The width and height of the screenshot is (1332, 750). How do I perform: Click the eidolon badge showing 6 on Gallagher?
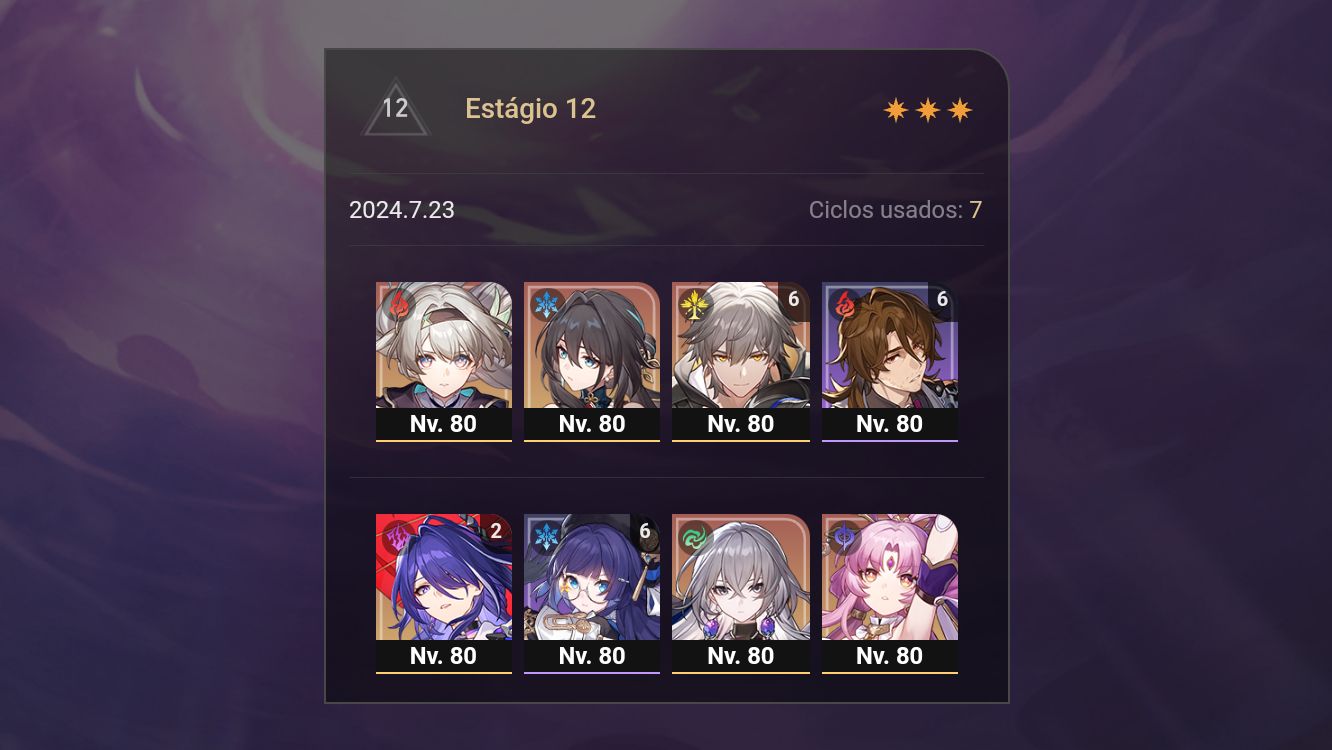coord(942,298)
